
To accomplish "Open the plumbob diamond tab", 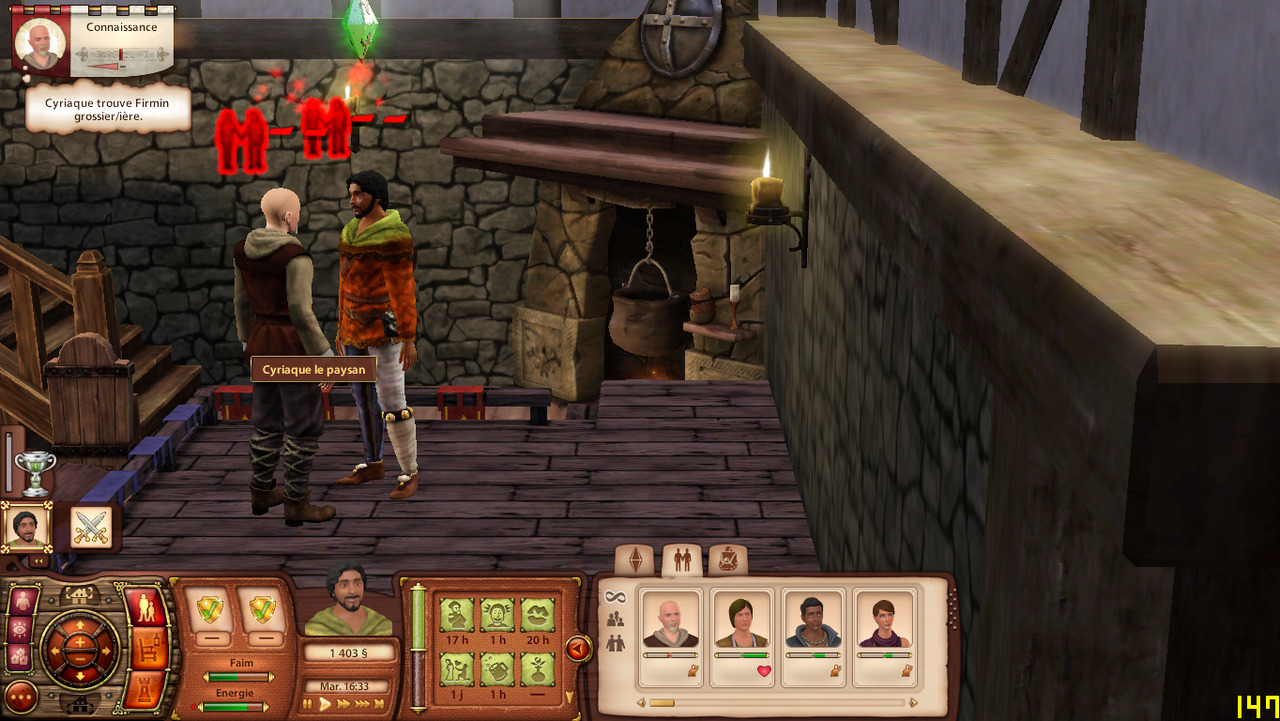I will click(x=634, y=561).
